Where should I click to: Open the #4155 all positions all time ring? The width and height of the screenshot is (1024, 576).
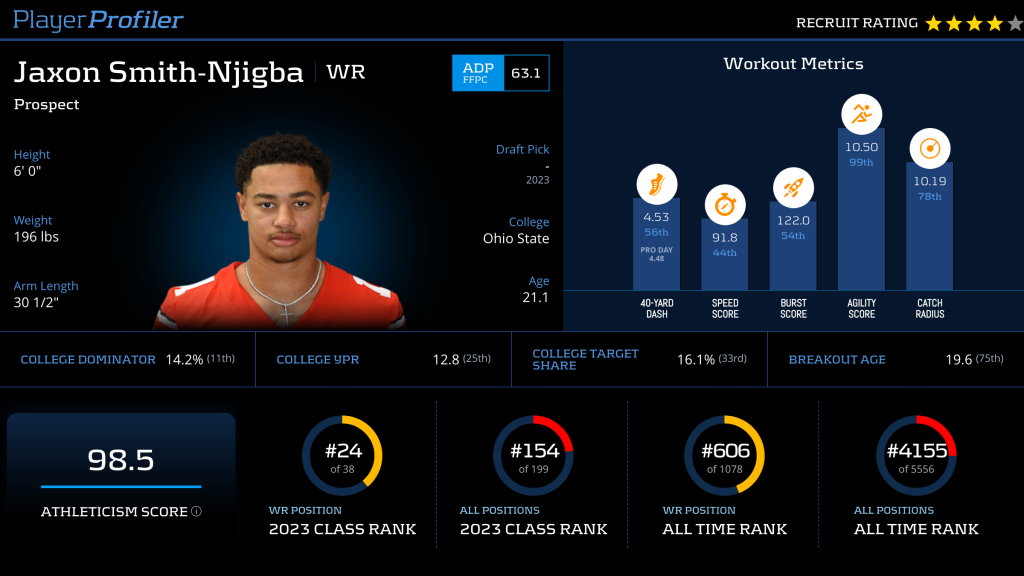tap(916, 456)
